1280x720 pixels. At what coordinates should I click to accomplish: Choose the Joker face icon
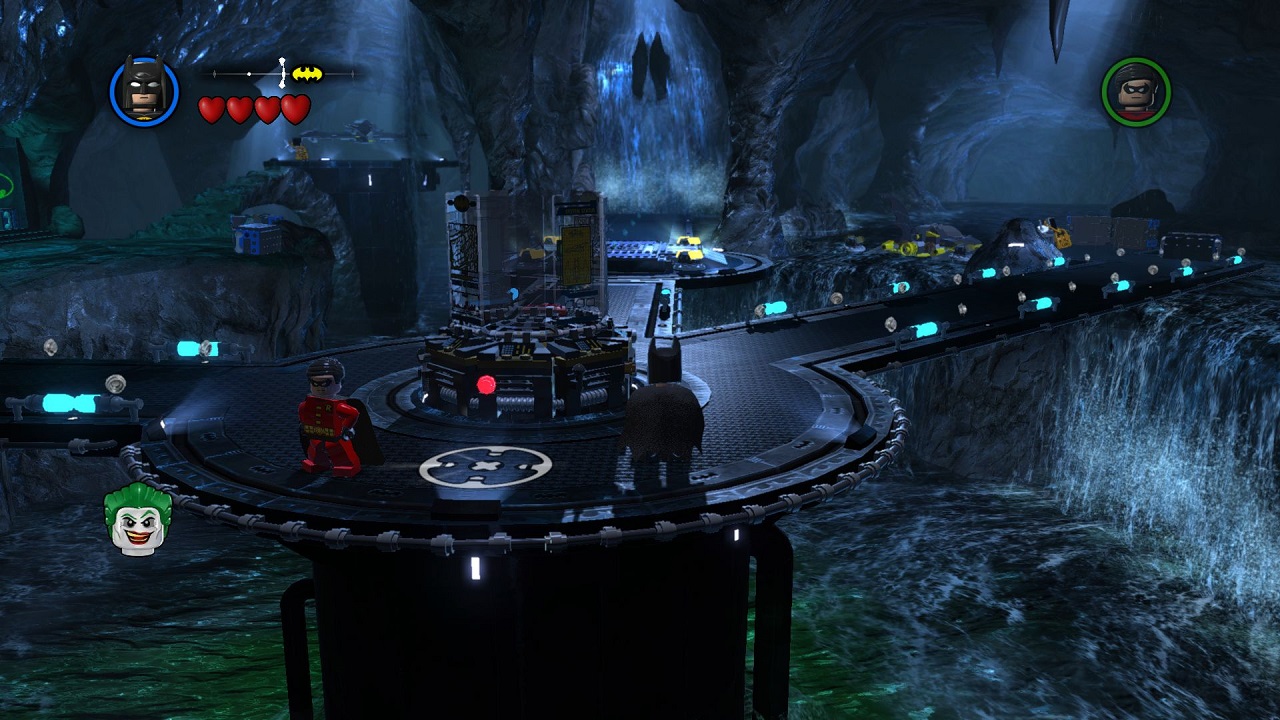click(x=137, y=519)
